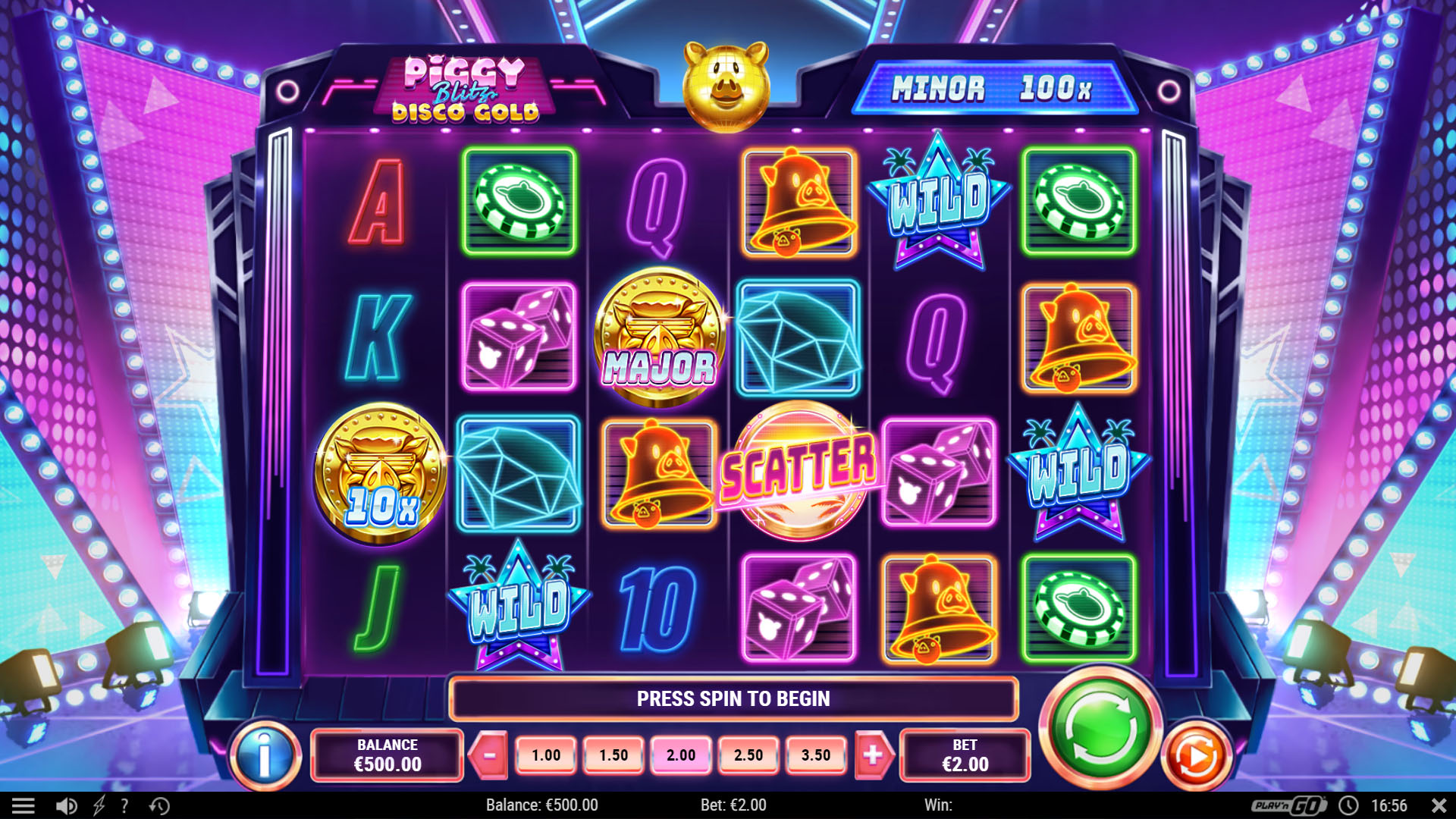Open game help via question mark icon
1456x819 pixels.
tap(124, 805)
